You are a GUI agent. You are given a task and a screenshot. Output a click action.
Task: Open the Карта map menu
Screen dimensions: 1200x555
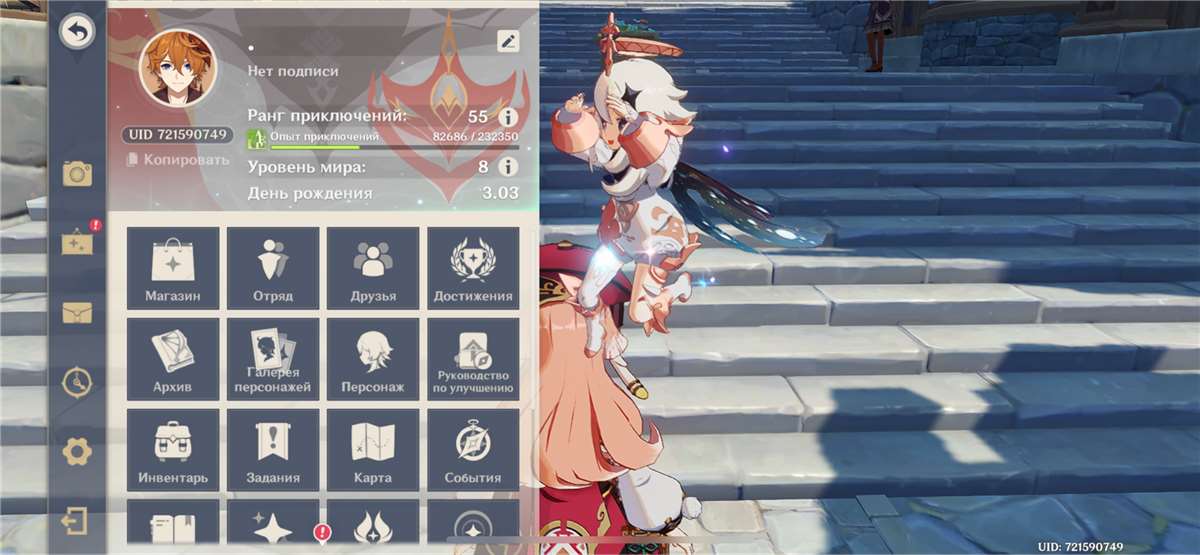pos(373,449)
